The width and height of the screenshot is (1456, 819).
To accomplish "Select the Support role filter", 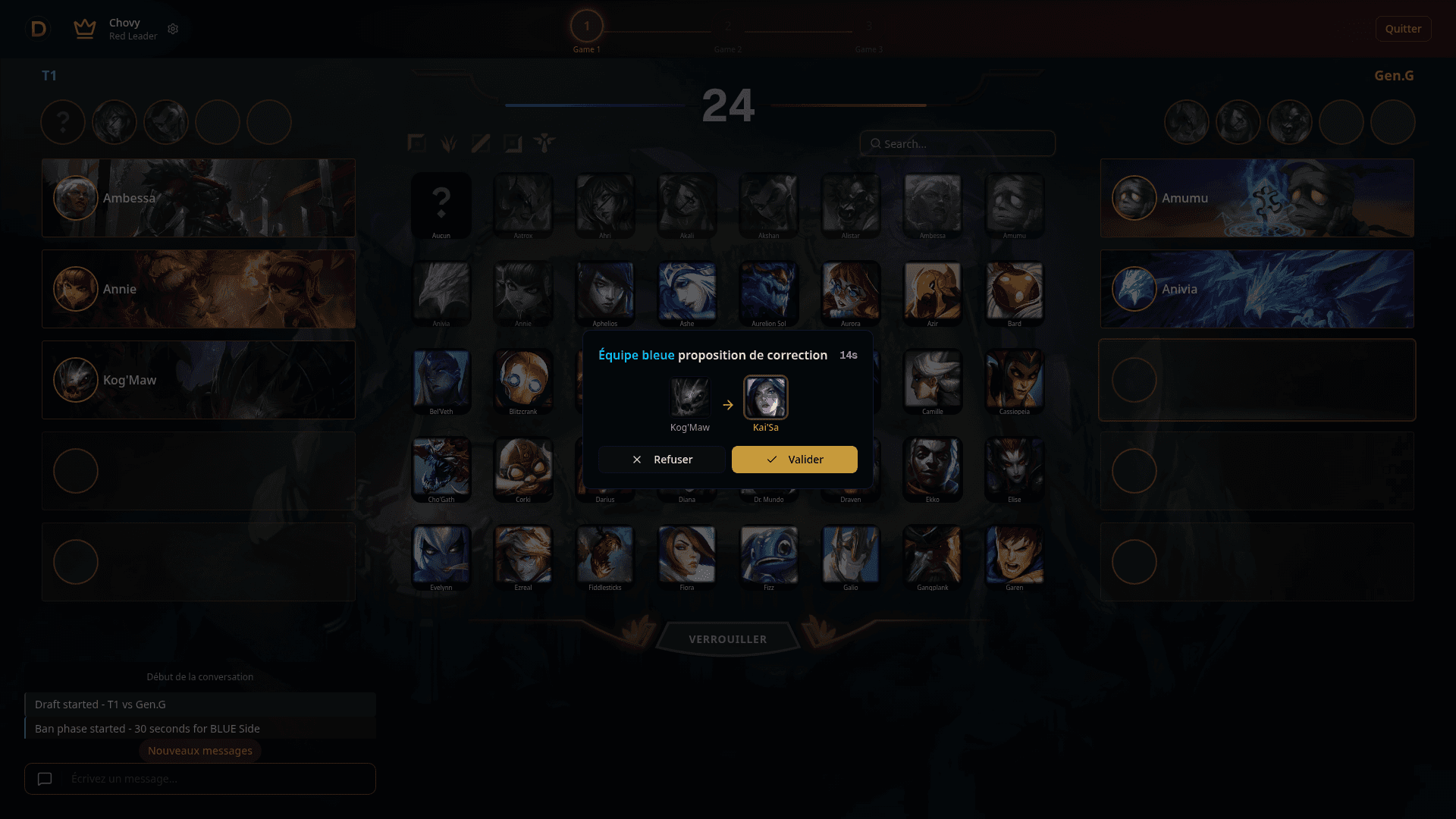I will pos(545,143).
